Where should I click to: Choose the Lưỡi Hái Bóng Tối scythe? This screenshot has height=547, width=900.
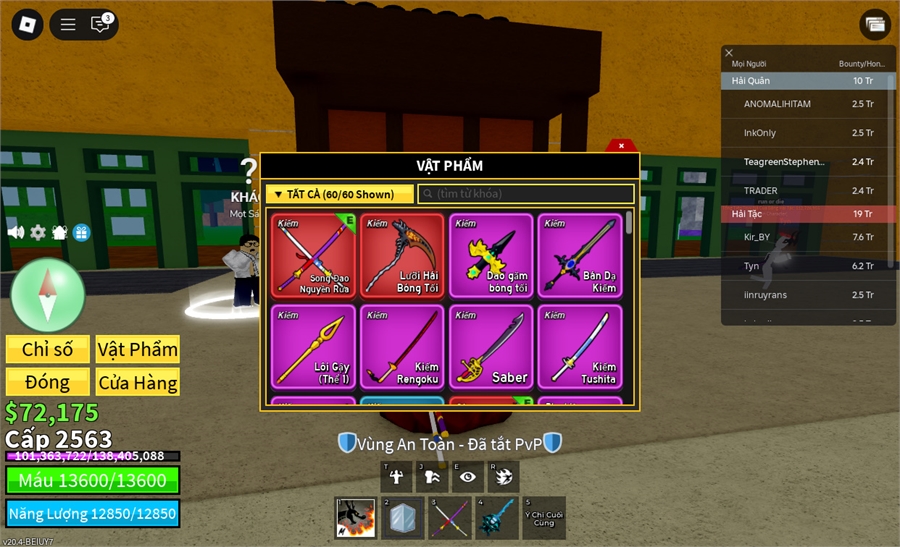pos(402,255)
